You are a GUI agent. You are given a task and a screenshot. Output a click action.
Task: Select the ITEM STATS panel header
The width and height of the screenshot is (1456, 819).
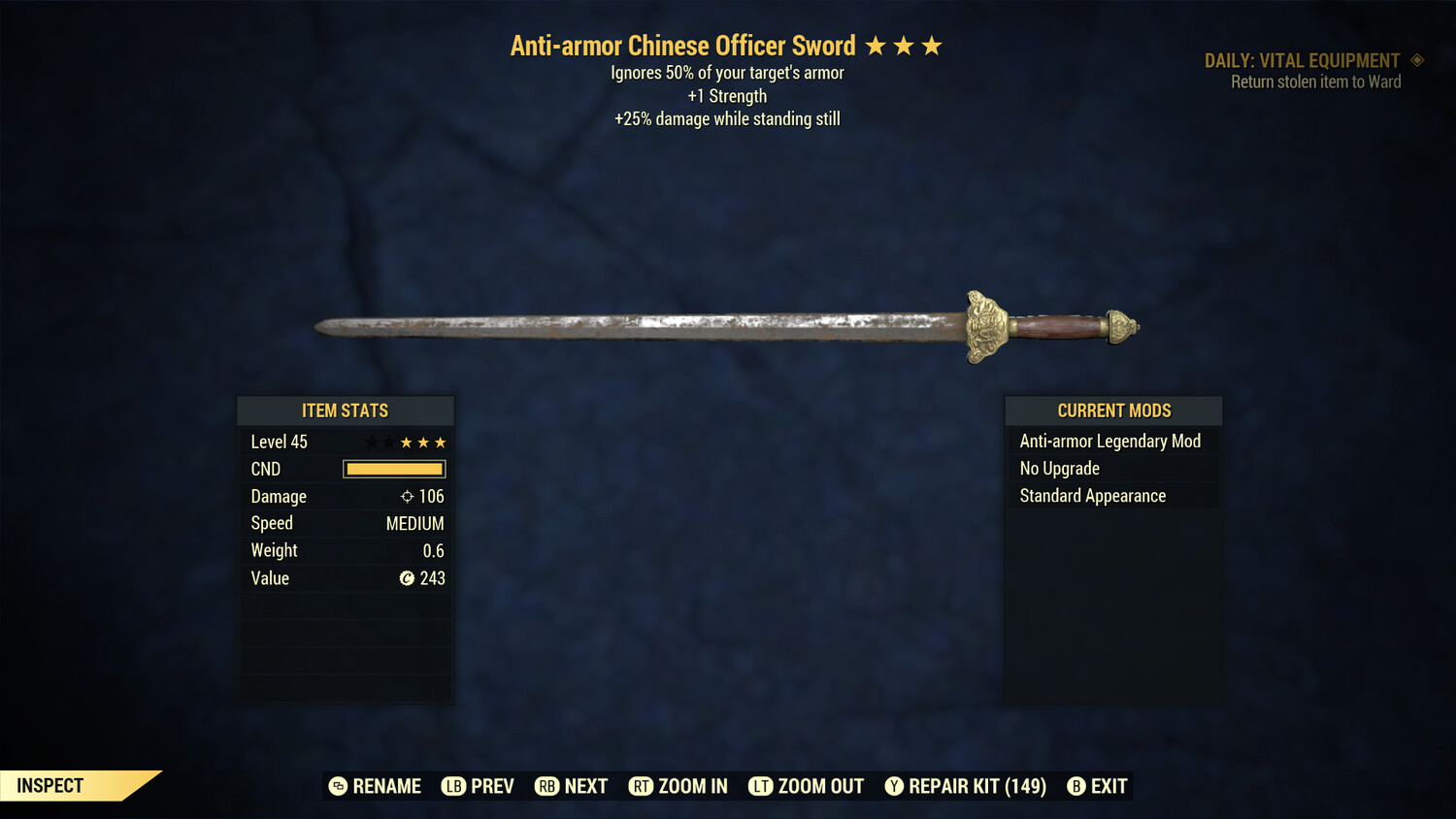(345, 410)
